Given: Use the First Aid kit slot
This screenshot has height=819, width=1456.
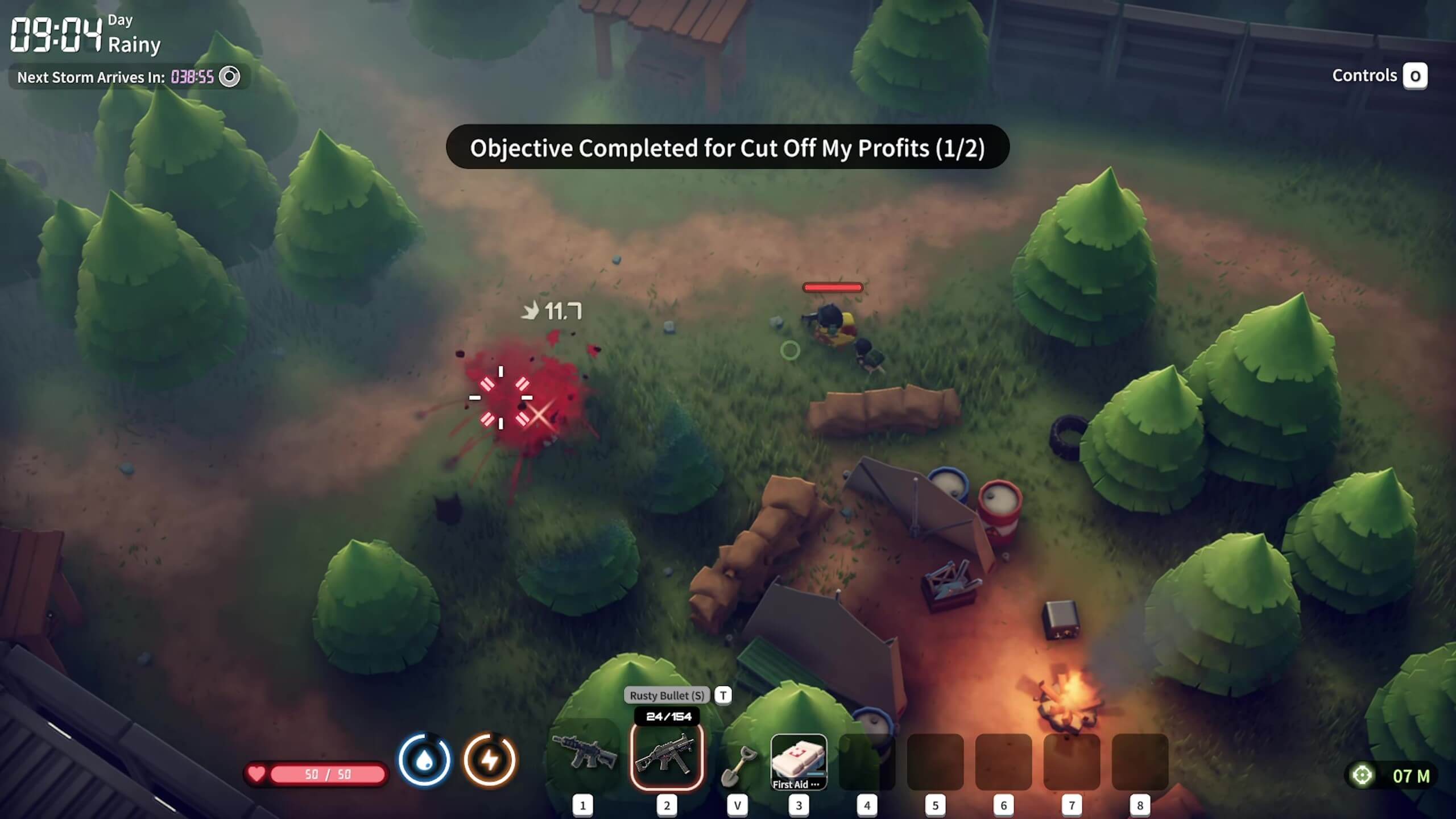Looking at the screenshot, I should coord(799,762).
